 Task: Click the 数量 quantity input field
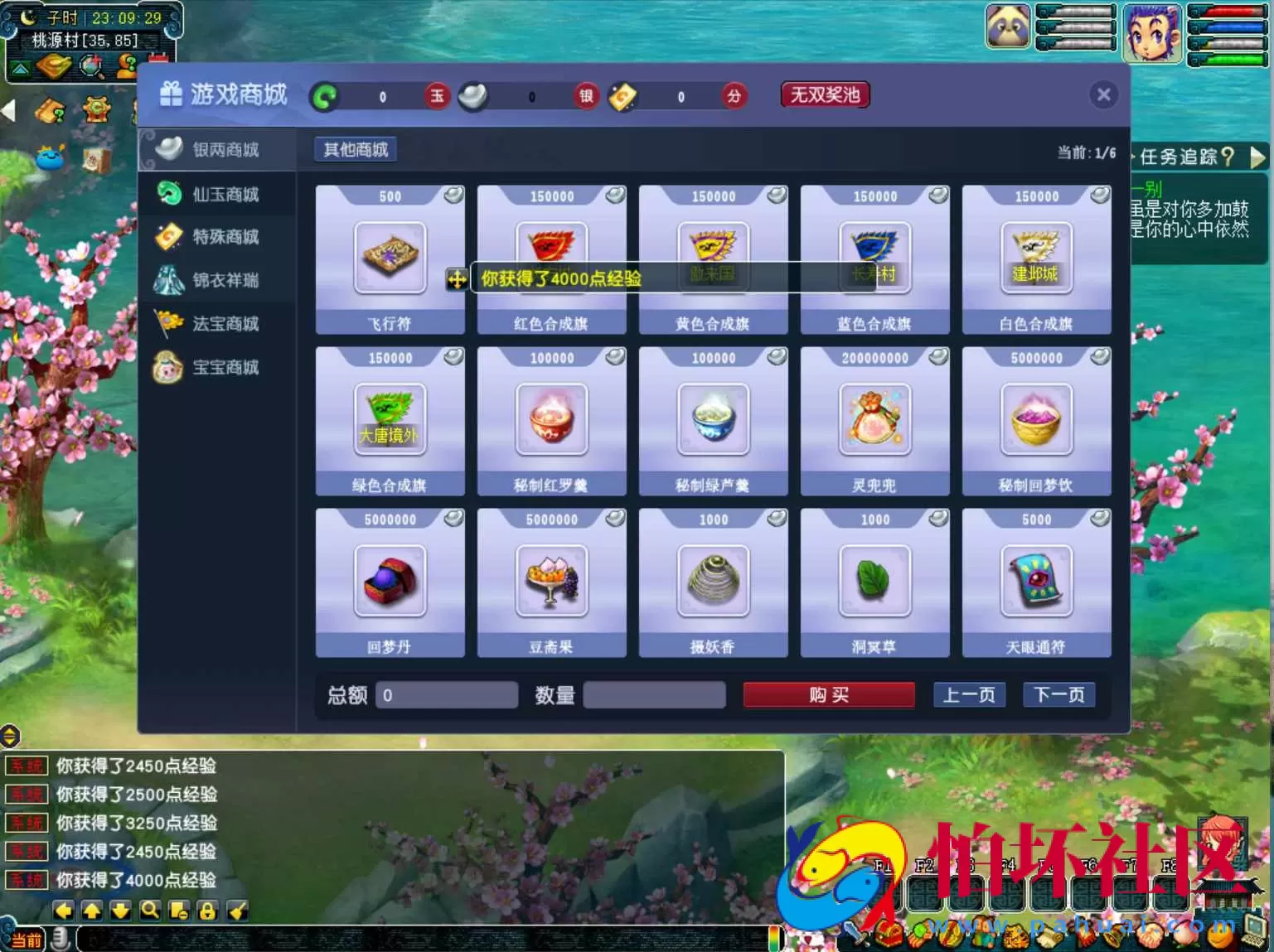pyautogui.click(x=654, y=694)
